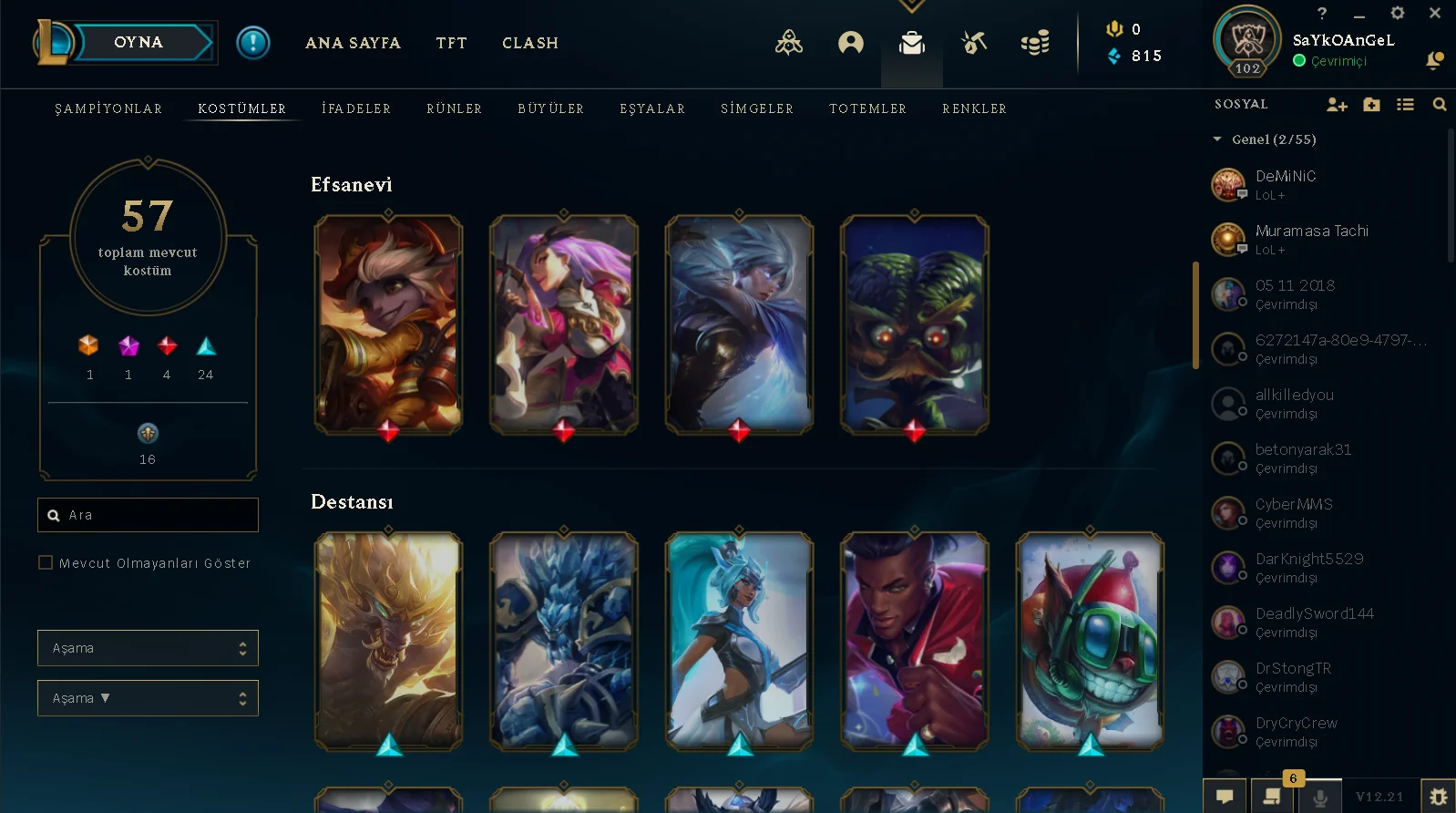This screenshot has height=813, width=1456.
Task: Open friend DeMiNiC in the social list
Action: click(x=1285, y=184)
